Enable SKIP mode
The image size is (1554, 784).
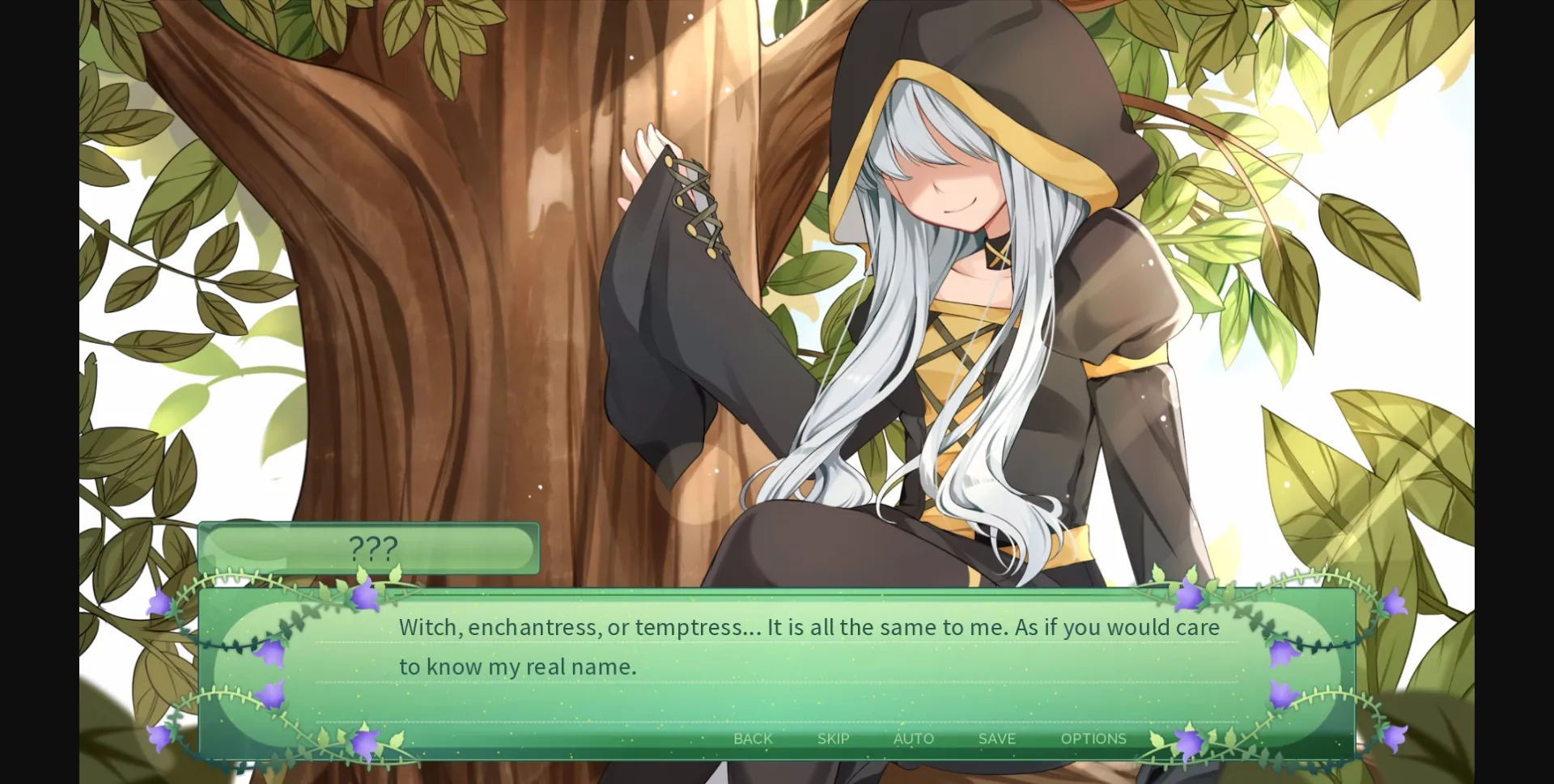pos(833,739)
